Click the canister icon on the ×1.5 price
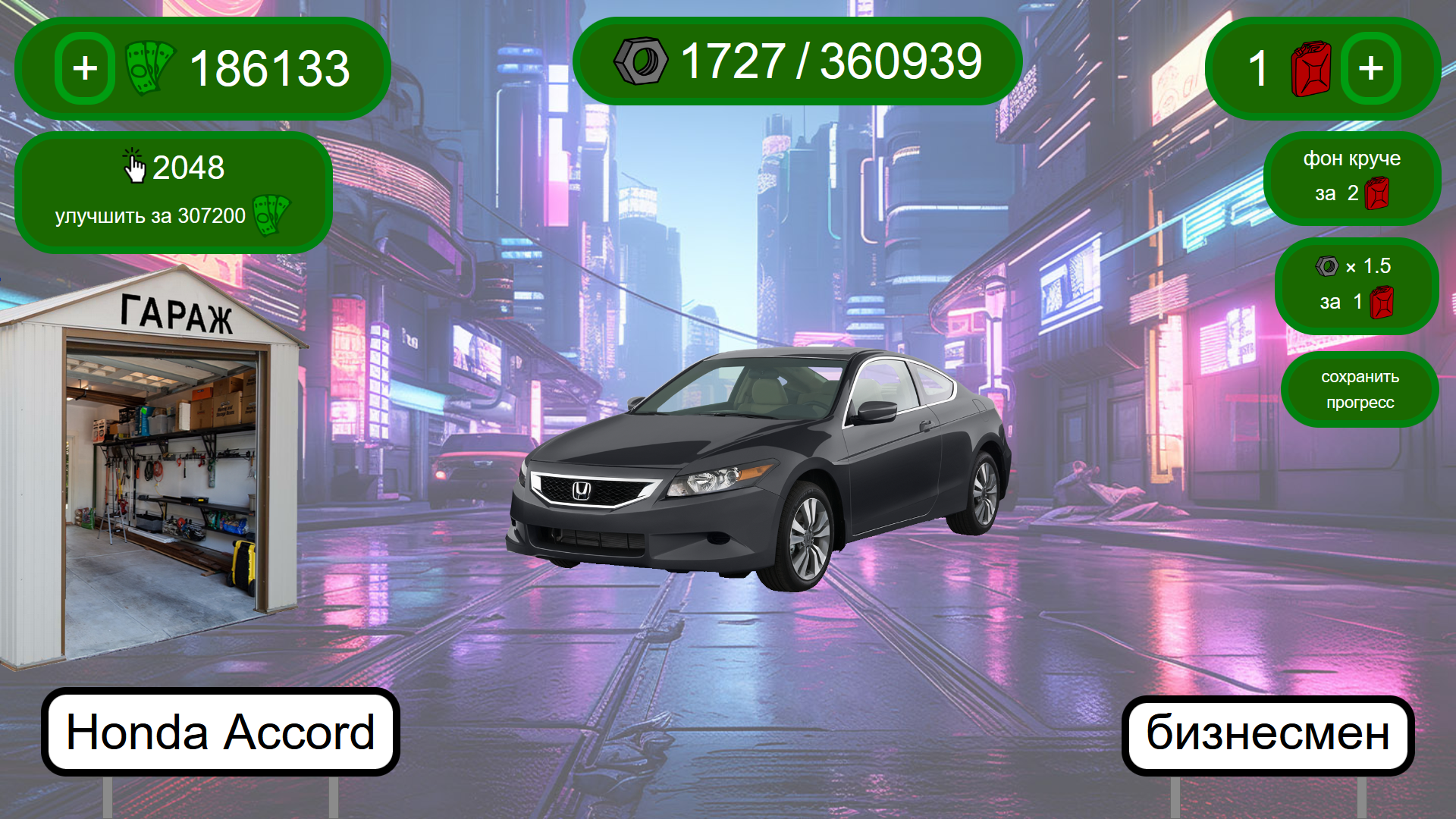 point(1382,302)
